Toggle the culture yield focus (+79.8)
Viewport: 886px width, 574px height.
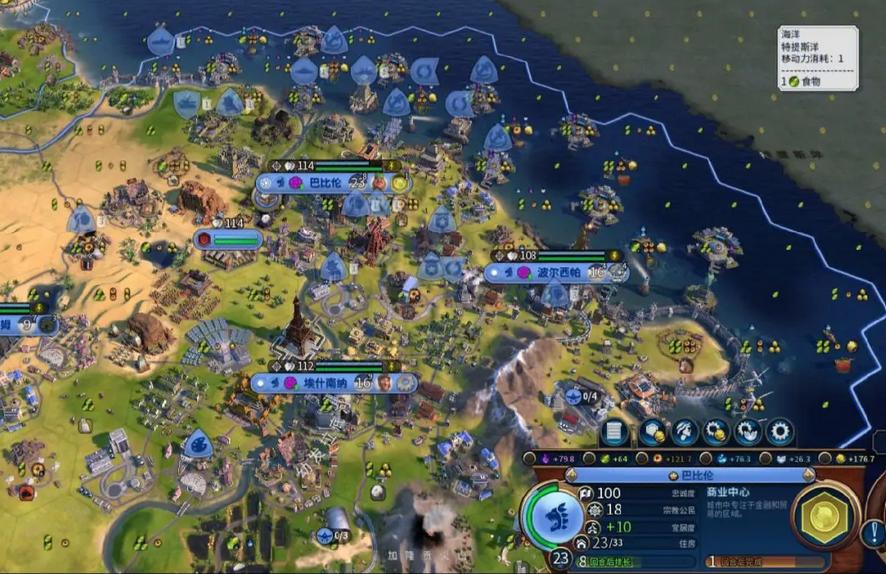point(555,459)
